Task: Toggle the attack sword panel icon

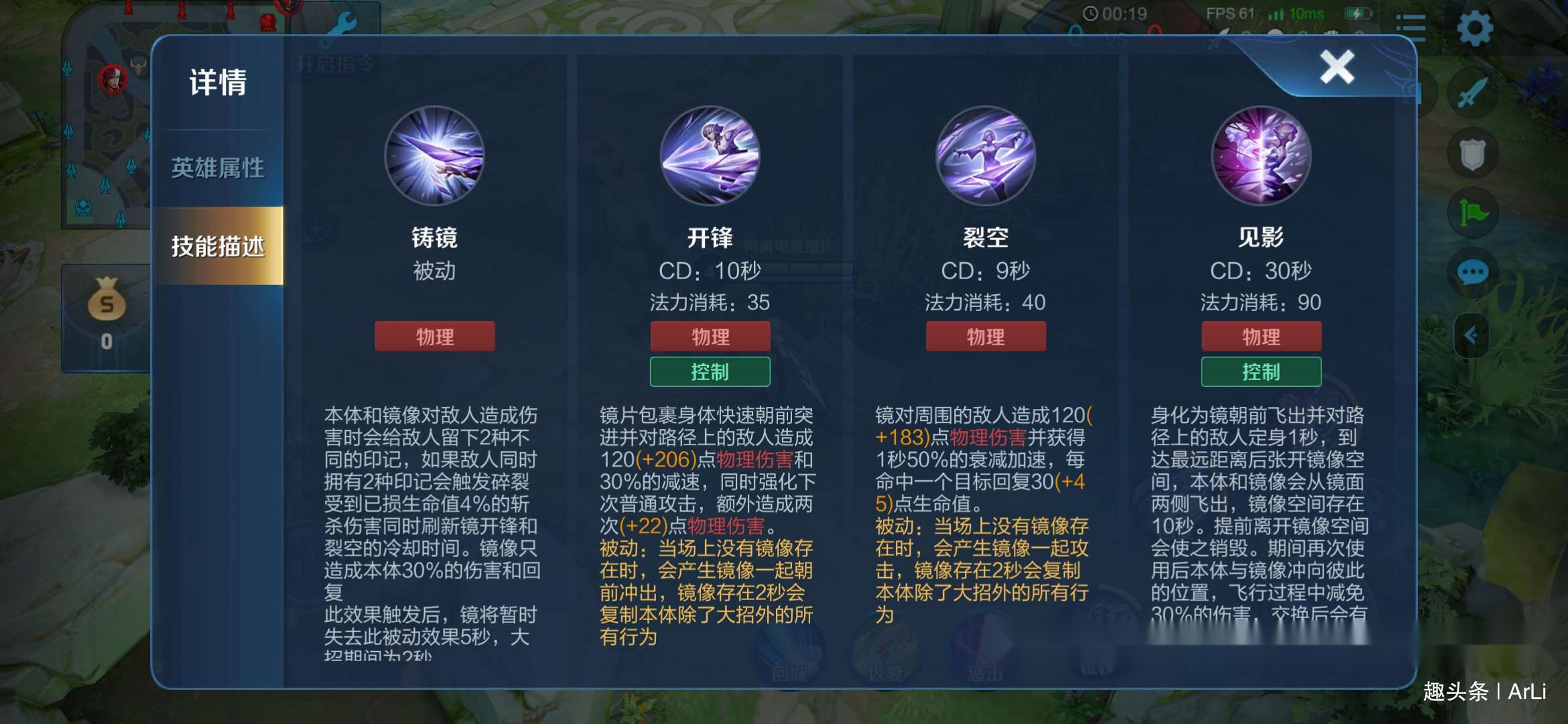Action: pos(1472,93)
